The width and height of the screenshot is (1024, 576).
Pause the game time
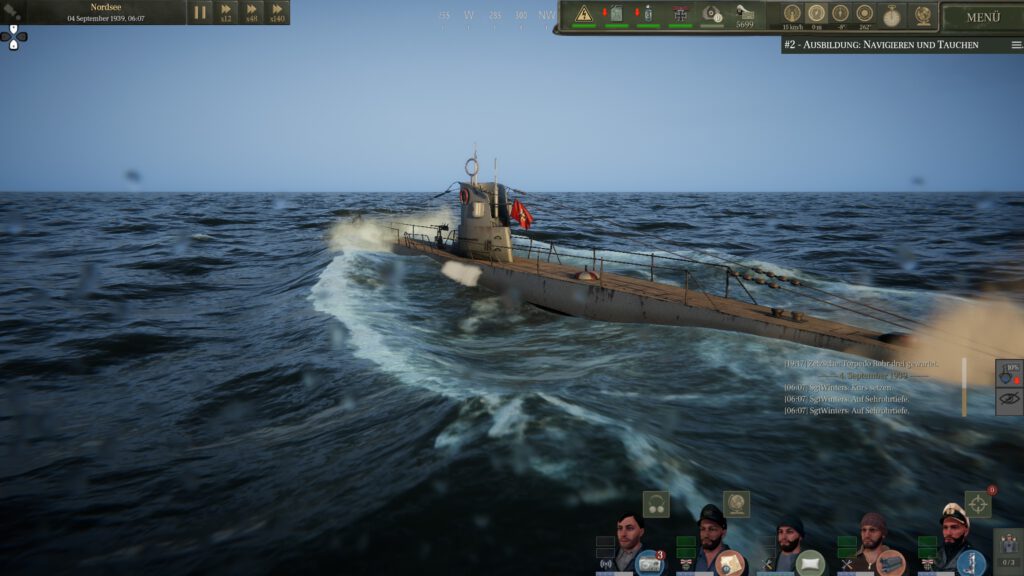coord(200,12)
